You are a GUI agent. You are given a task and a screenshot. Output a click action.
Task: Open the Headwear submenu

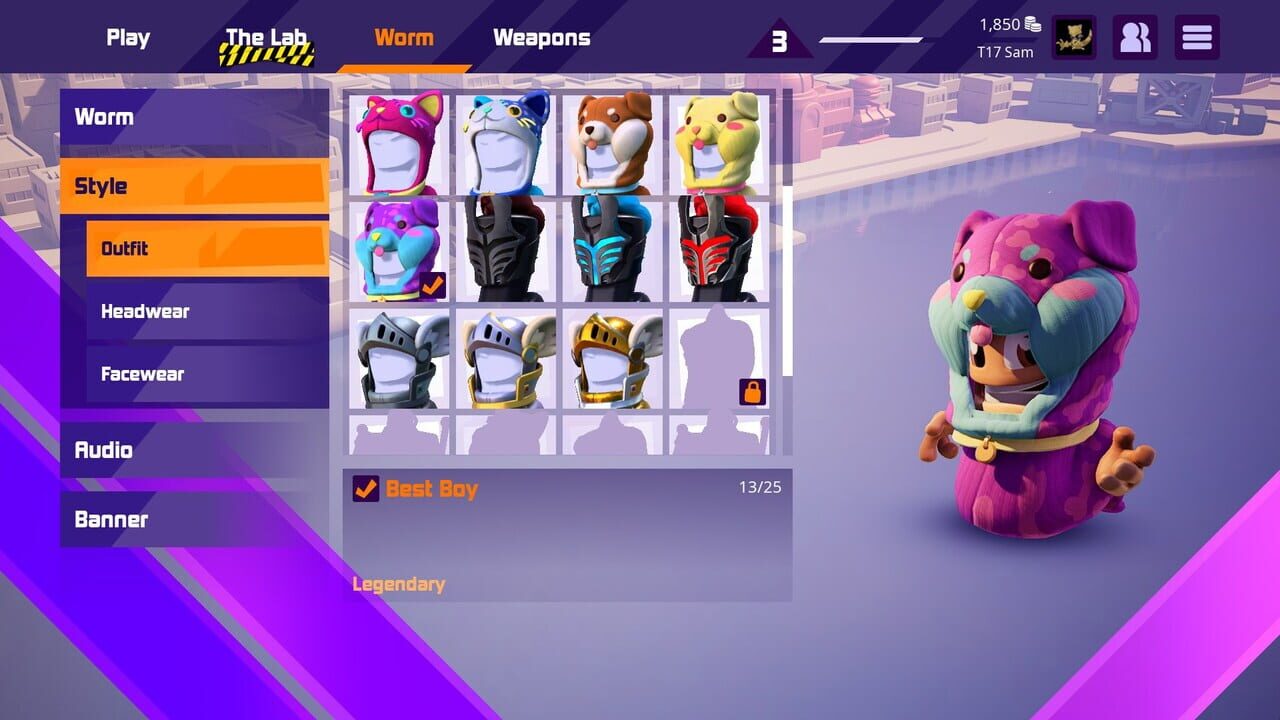[x=205, y=311]
